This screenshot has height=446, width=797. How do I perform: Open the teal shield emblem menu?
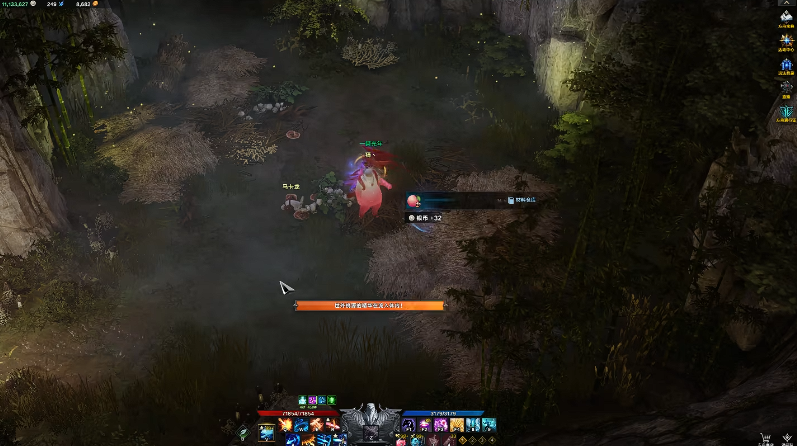[x=785, y=113]
